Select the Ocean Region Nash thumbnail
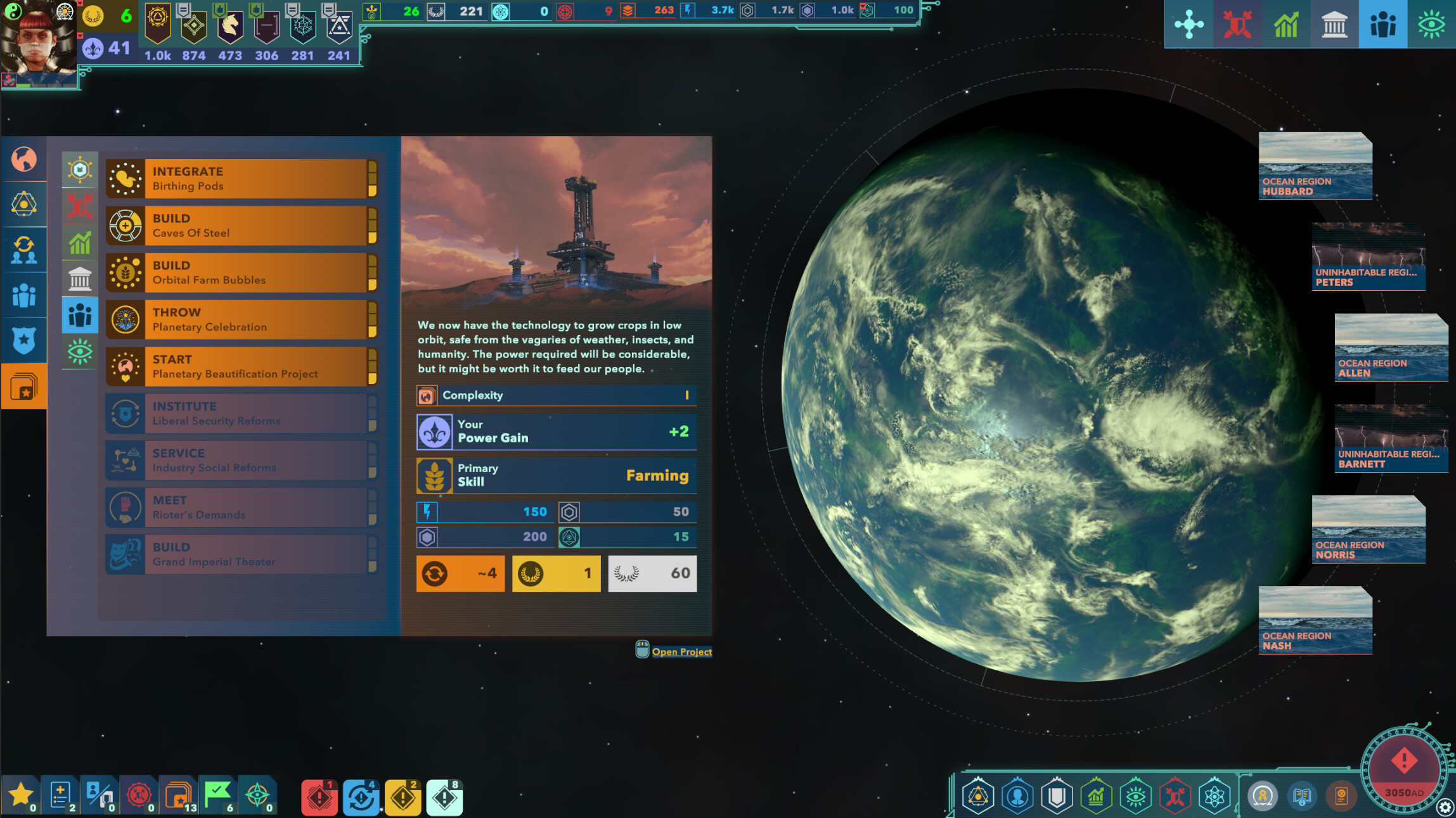 (1315, 621)
